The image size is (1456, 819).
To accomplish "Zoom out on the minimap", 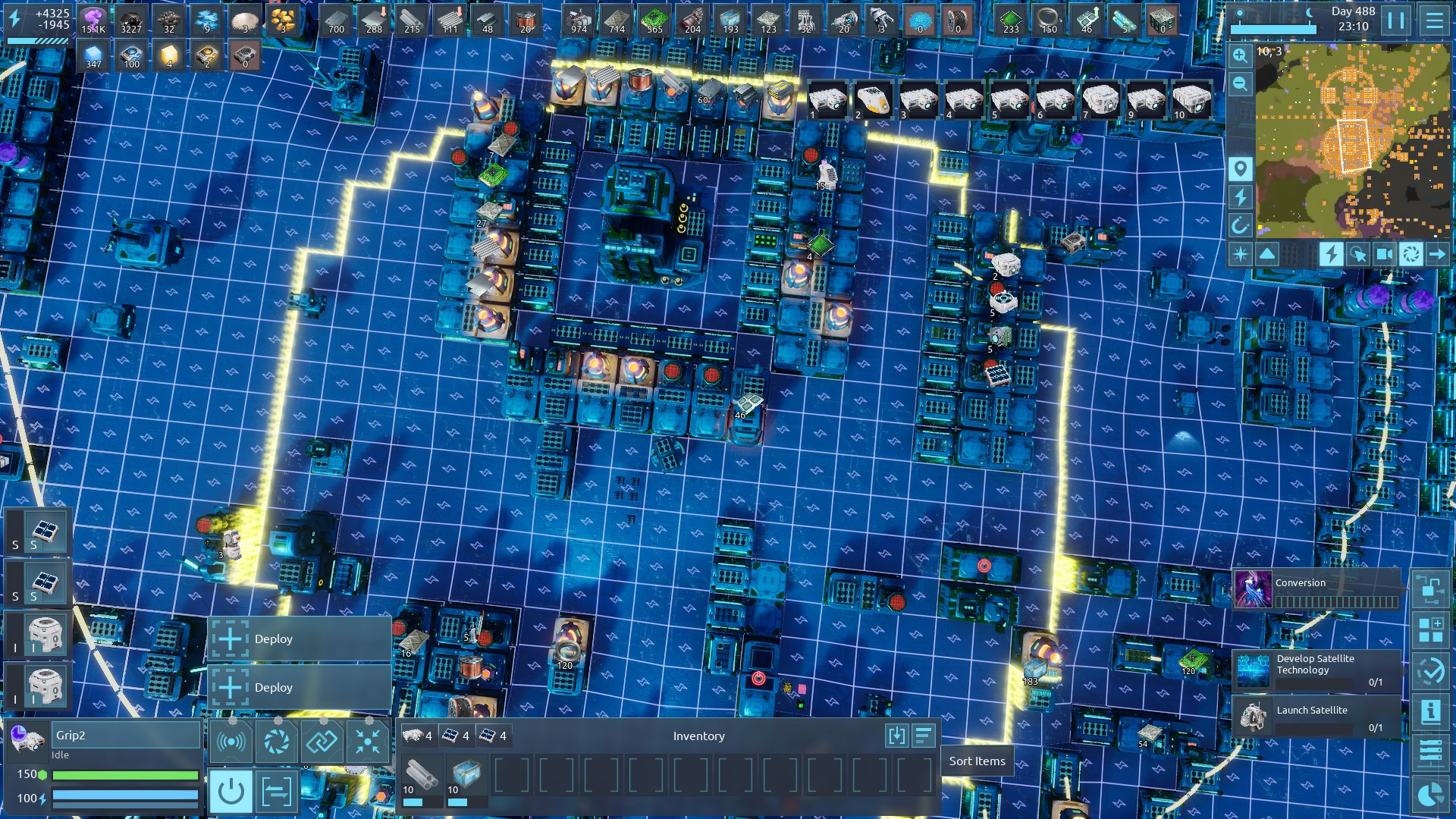I will [x=1240, y=83].
